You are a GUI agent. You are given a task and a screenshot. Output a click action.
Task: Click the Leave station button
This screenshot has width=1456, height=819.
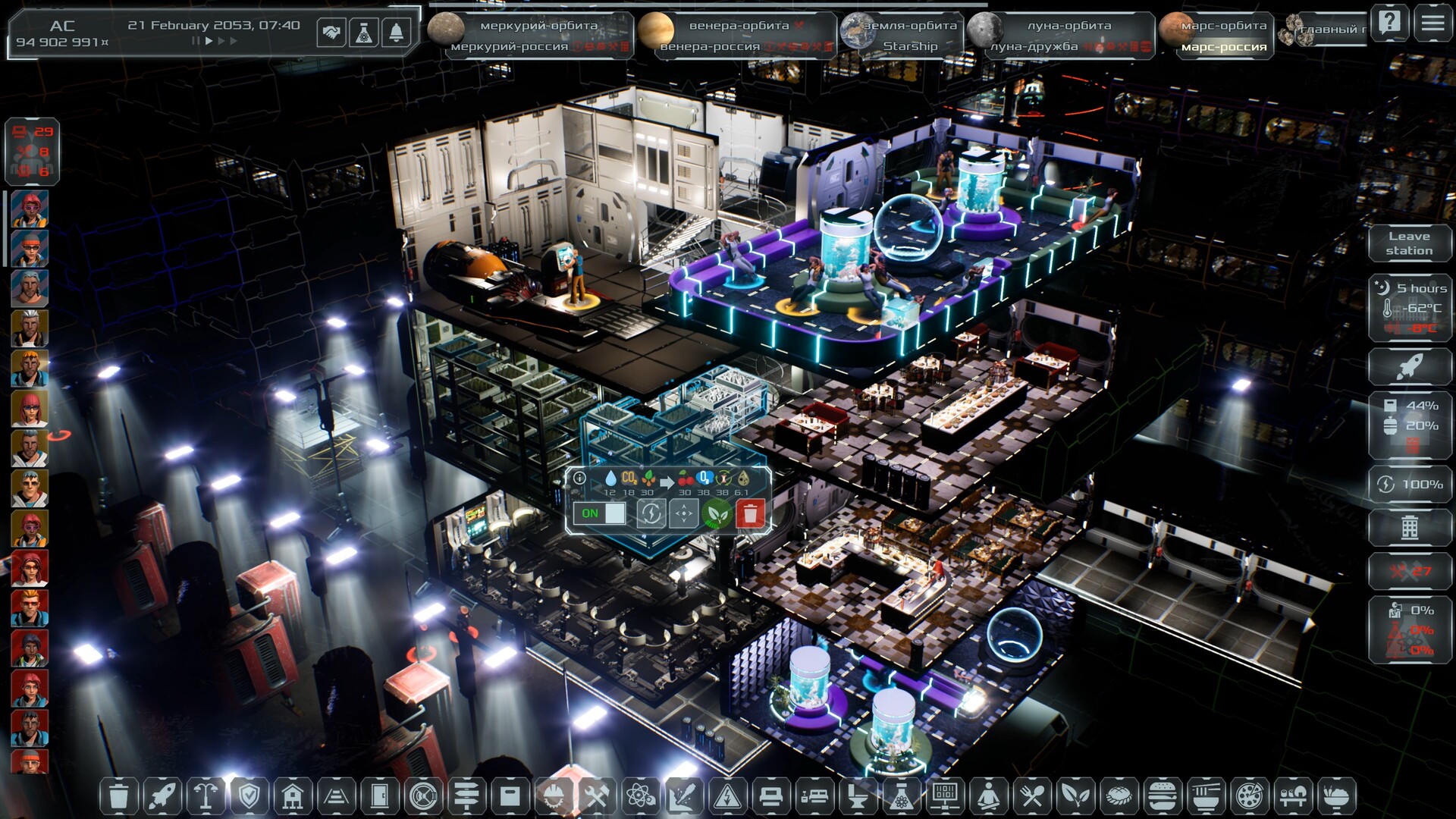pos(1410,243)
